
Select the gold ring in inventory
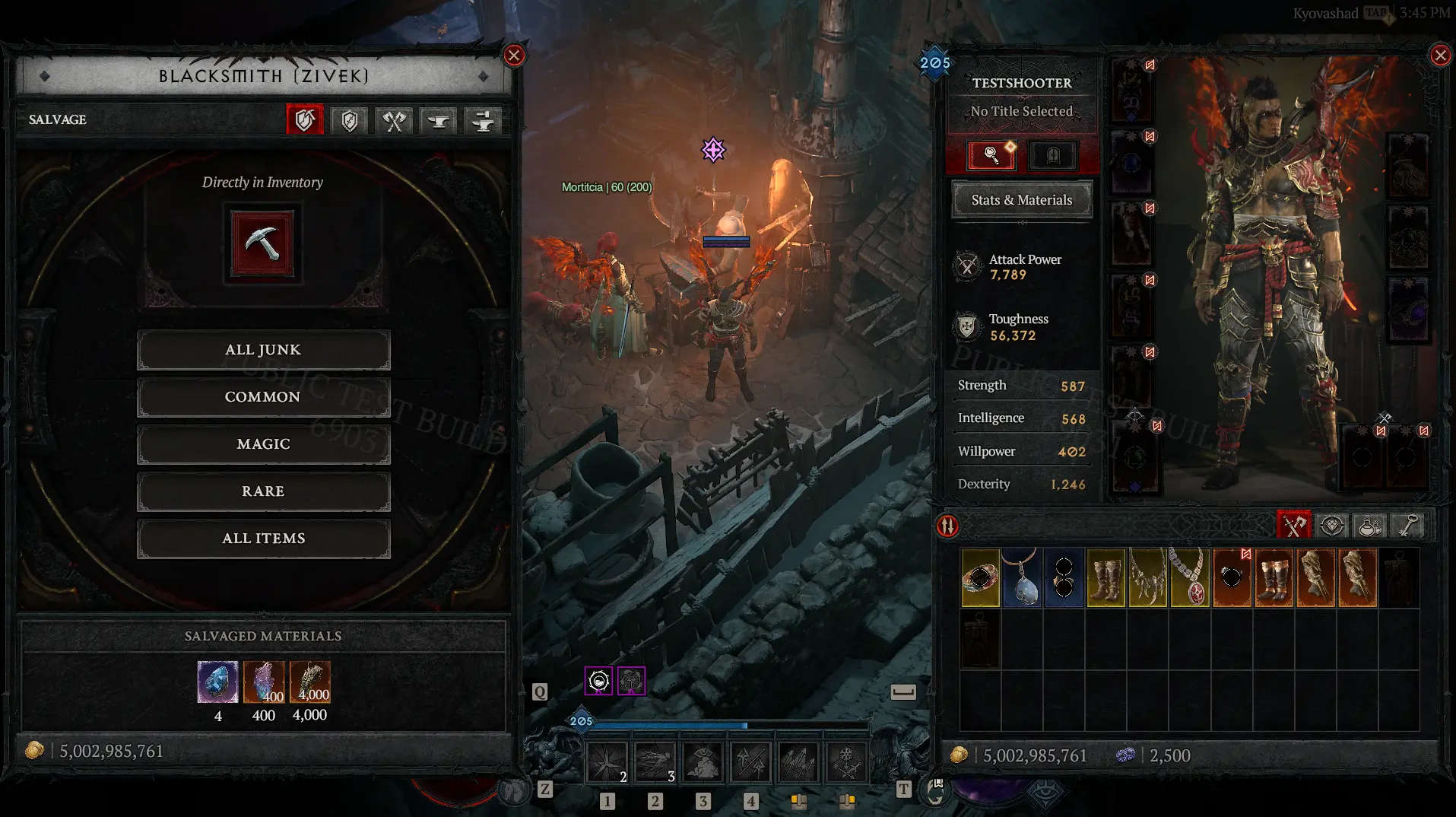tap(980, 578)
